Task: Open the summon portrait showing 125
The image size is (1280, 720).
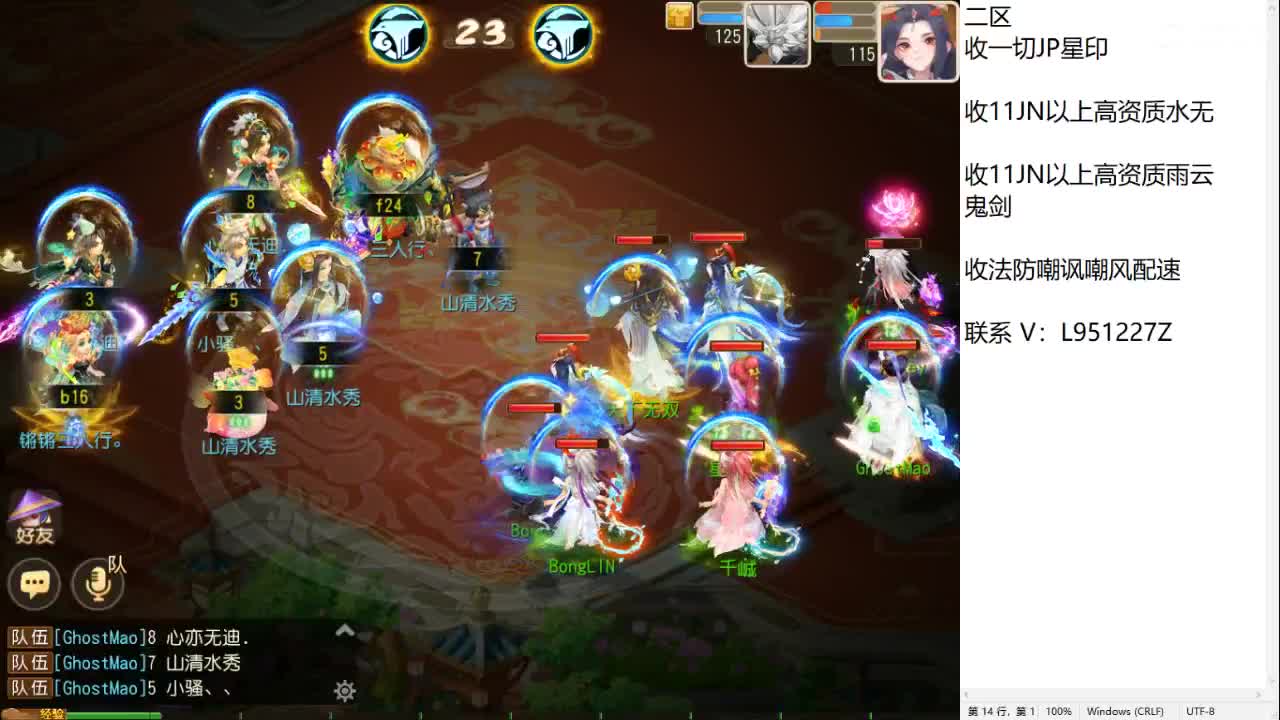Action: (x=779, y=35)
